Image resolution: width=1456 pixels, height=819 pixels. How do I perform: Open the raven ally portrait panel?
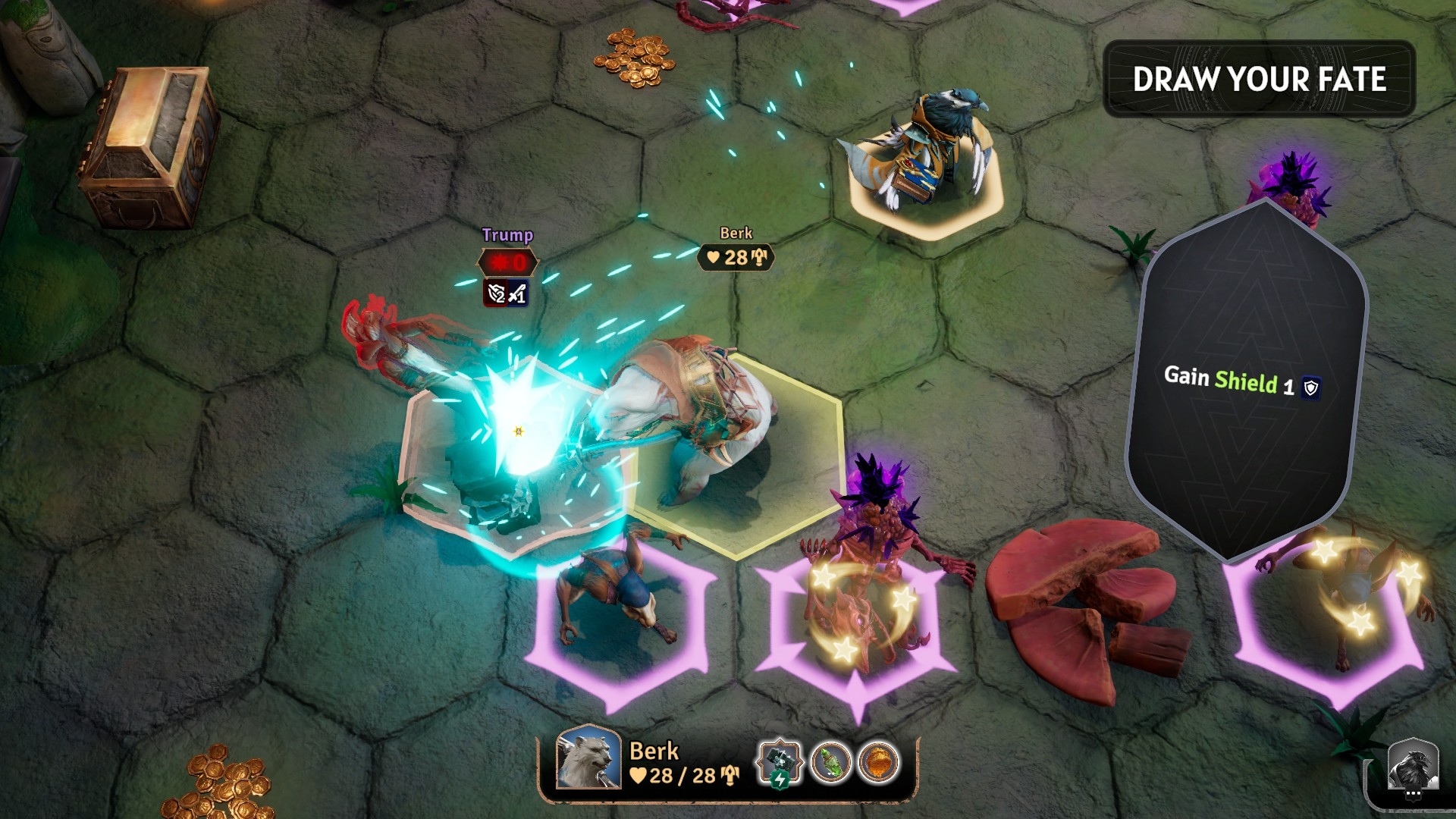point(1413,767)
